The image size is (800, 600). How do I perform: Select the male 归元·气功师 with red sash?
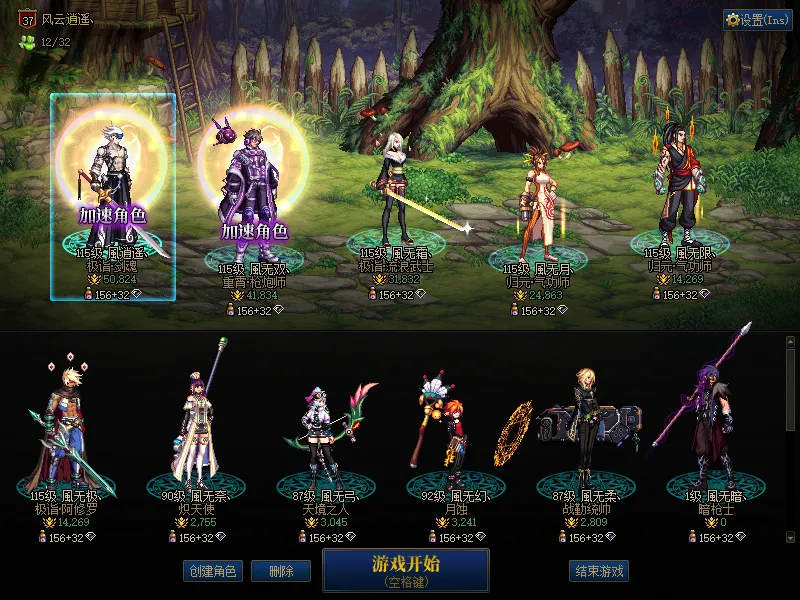680,190
